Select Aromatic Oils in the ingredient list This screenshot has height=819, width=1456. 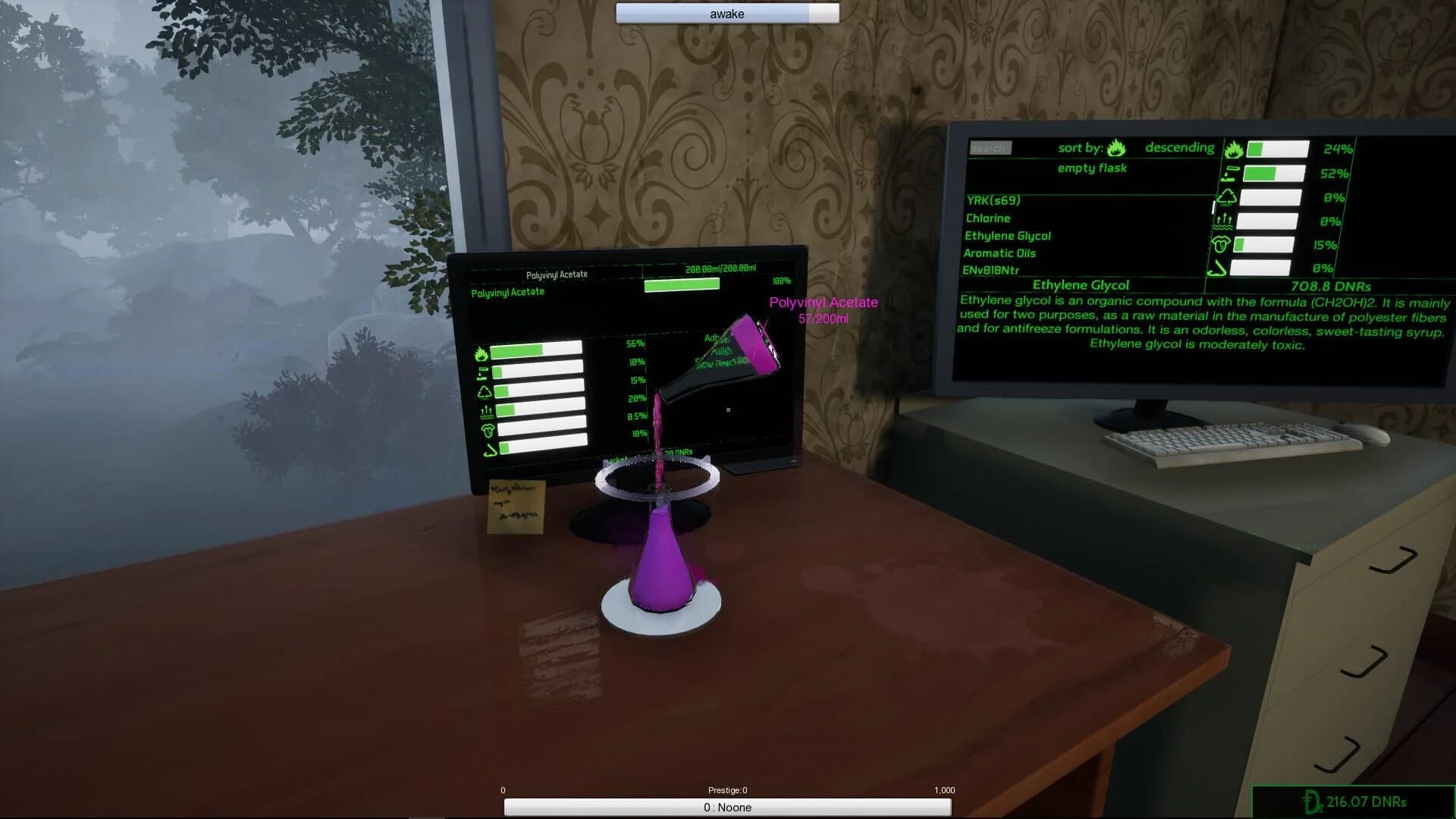point(999,253)
